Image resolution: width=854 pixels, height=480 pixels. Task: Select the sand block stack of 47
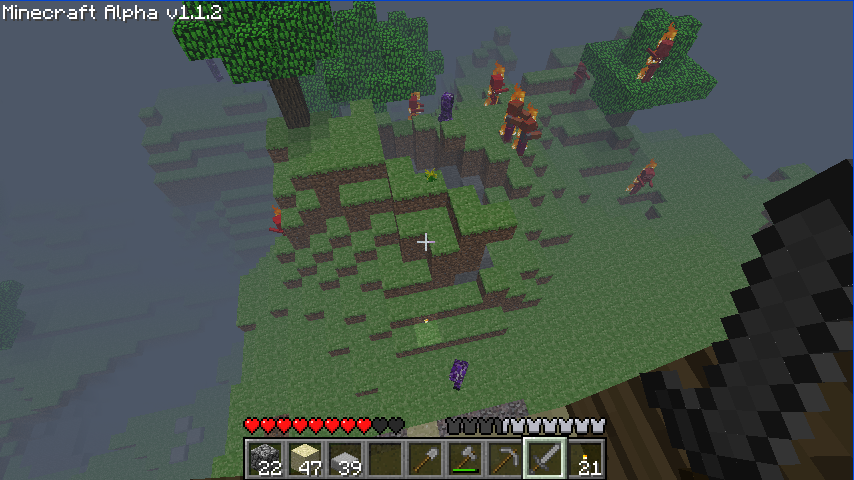[x=306, y=459]
